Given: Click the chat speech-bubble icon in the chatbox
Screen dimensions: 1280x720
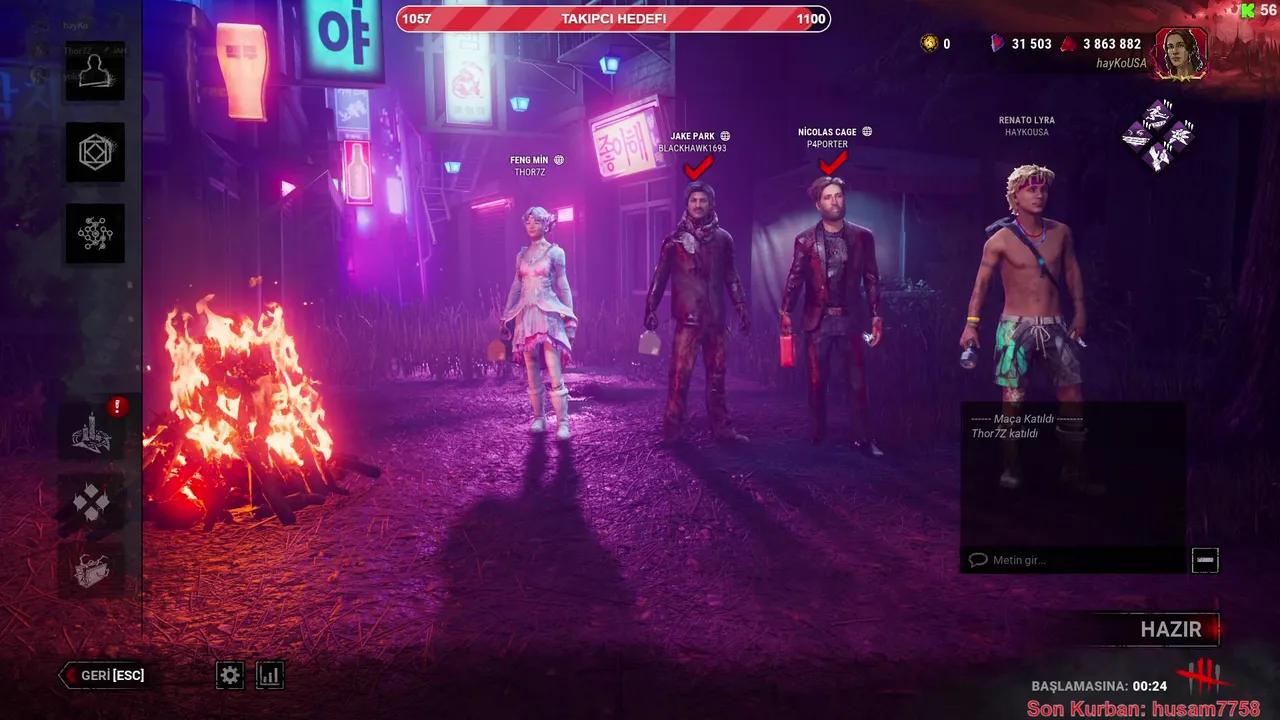Looking at the screenshot, I should [976, 560].
